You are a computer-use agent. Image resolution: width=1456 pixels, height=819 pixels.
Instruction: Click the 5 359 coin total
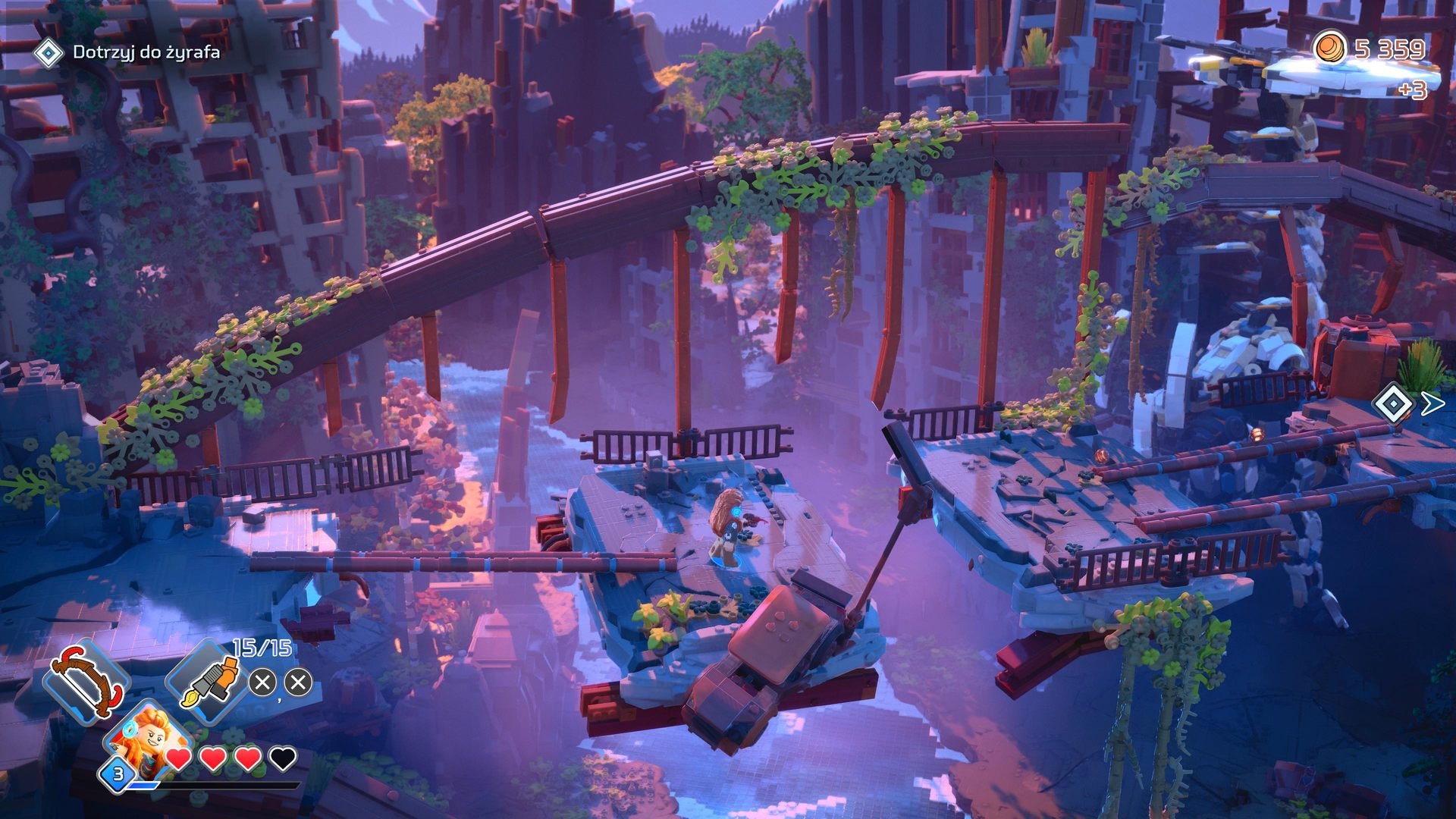tap(1389, 48)
